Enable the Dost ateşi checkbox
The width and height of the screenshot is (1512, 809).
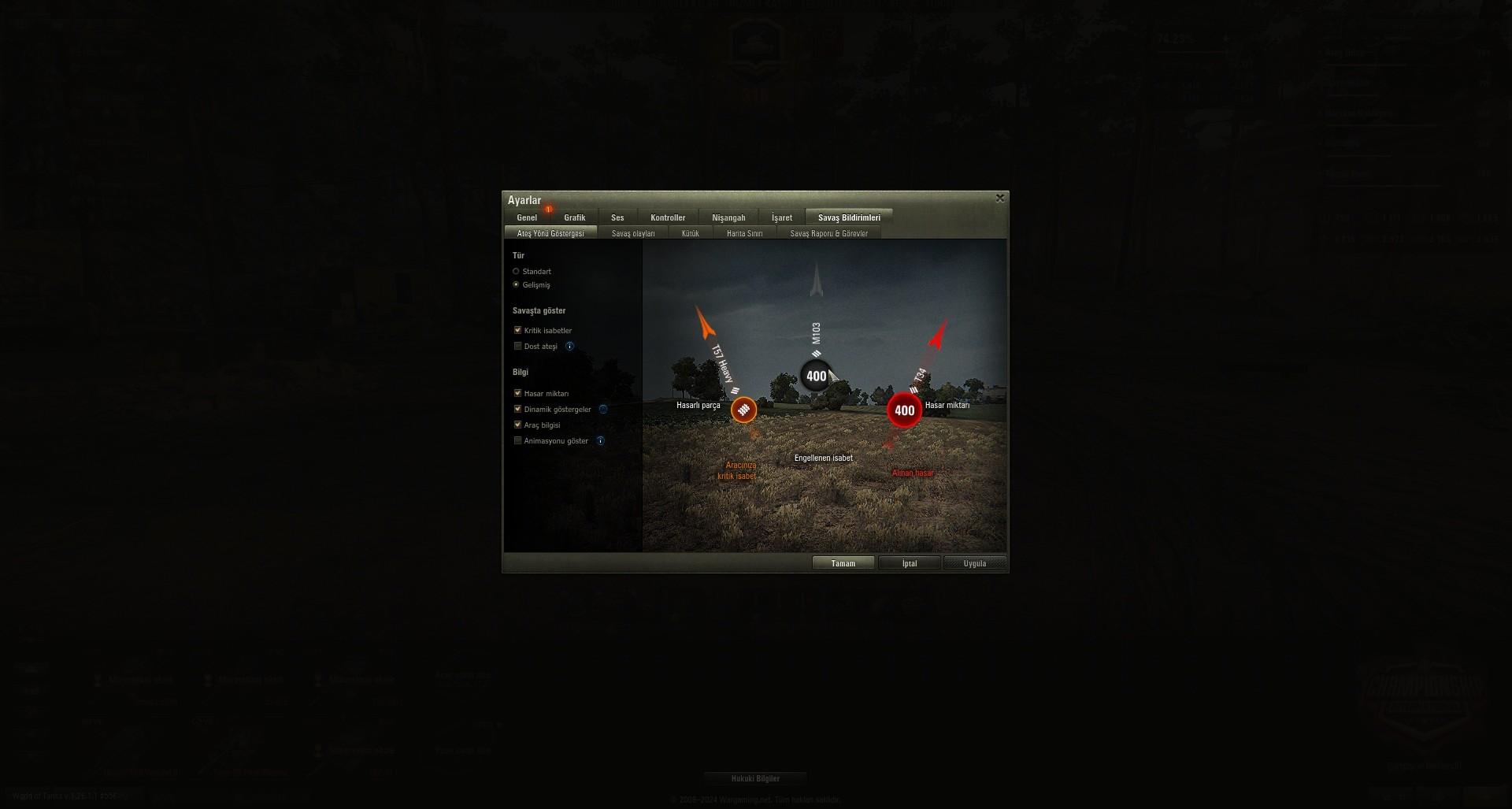pyautogui.click(x=517, y=346)
